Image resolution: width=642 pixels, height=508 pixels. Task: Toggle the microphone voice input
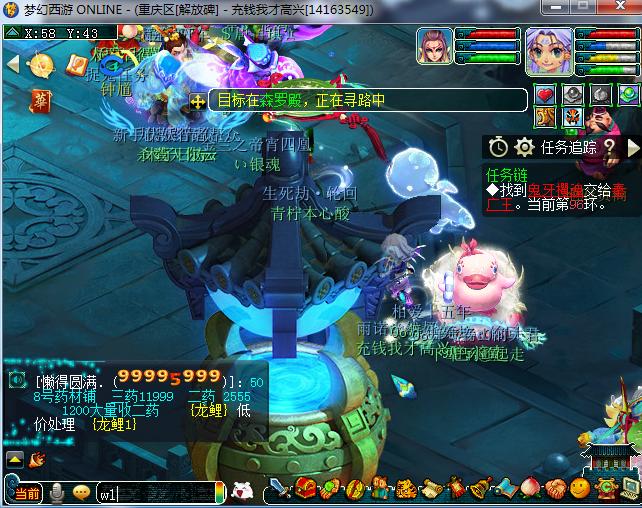tap(59, 493)
